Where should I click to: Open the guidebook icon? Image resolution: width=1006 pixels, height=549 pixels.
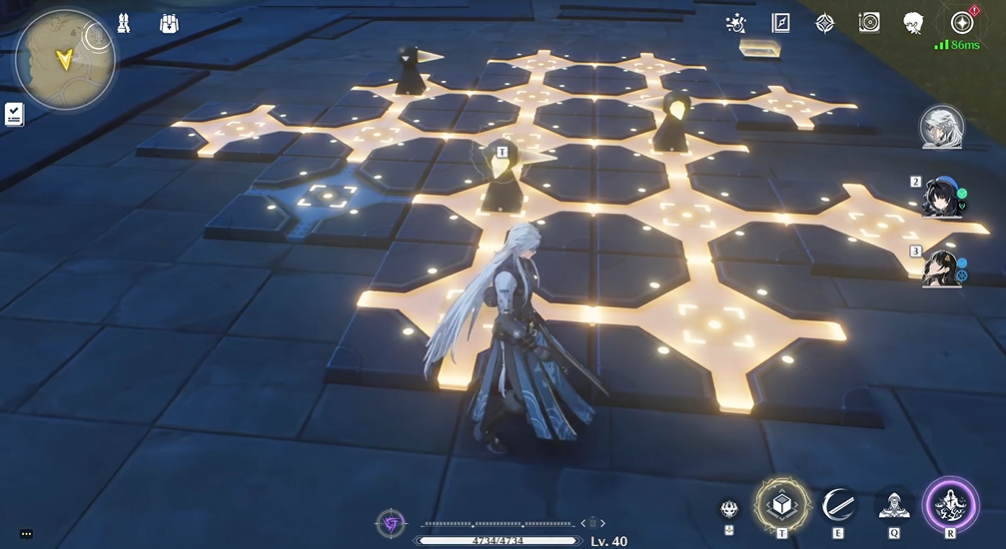(x=781, y=22)
